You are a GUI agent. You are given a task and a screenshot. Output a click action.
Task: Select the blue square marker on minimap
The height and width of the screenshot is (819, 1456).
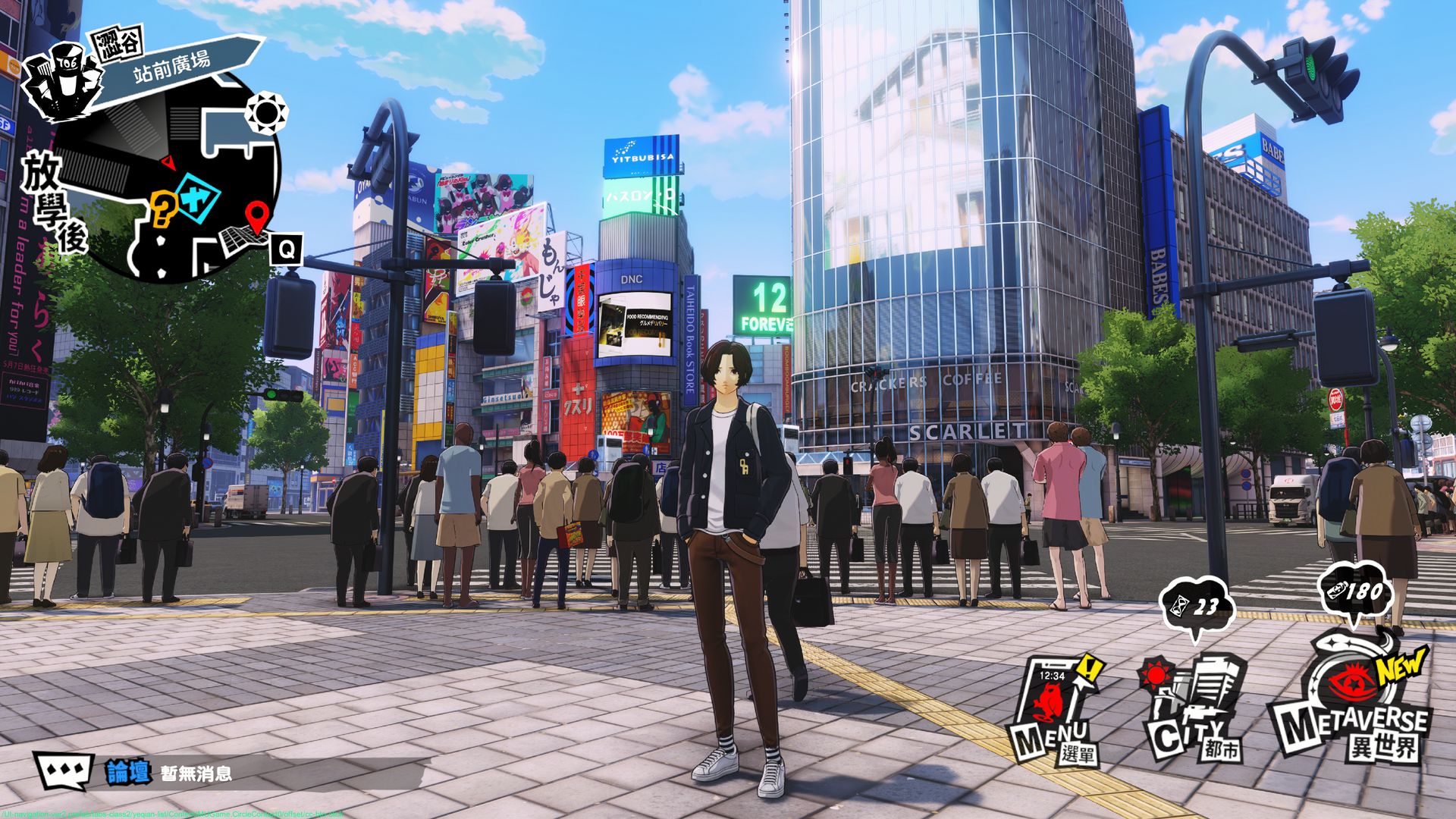pyautogui.click(x=197, y=197)
